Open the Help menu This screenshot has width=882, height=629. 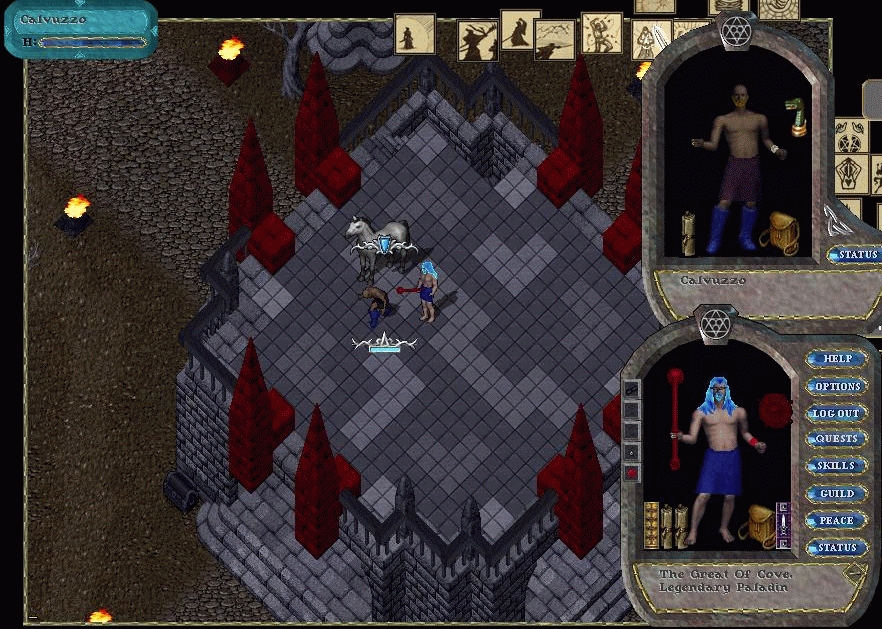[836, 359]
